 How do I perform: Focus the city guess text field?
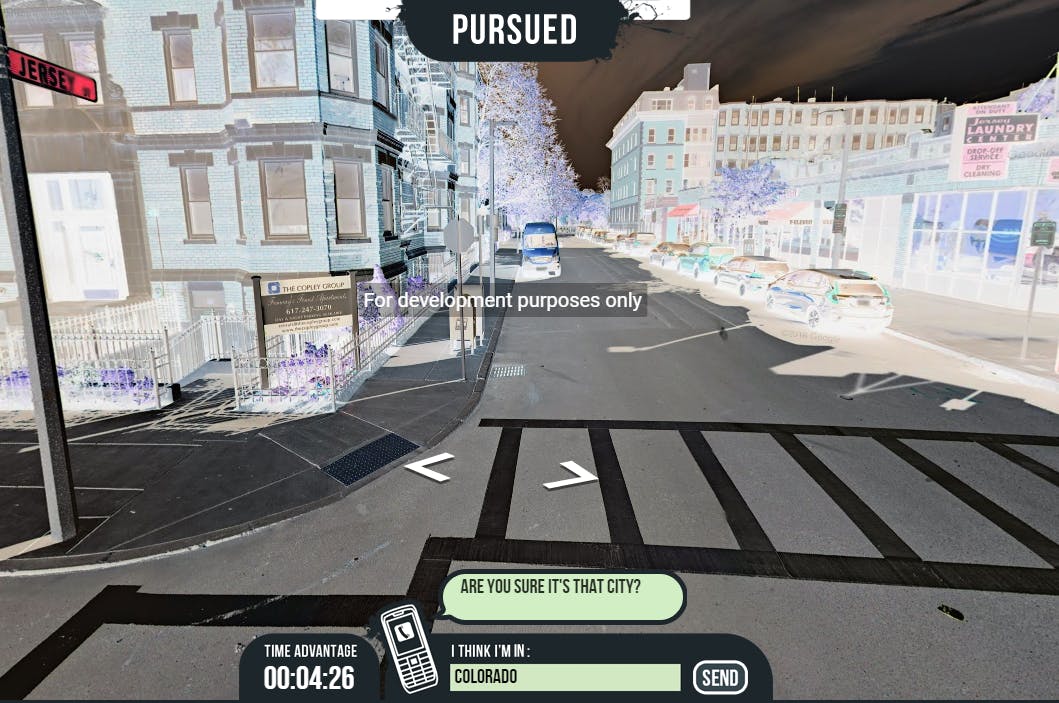pyautogui.click(x=565, y=677)
